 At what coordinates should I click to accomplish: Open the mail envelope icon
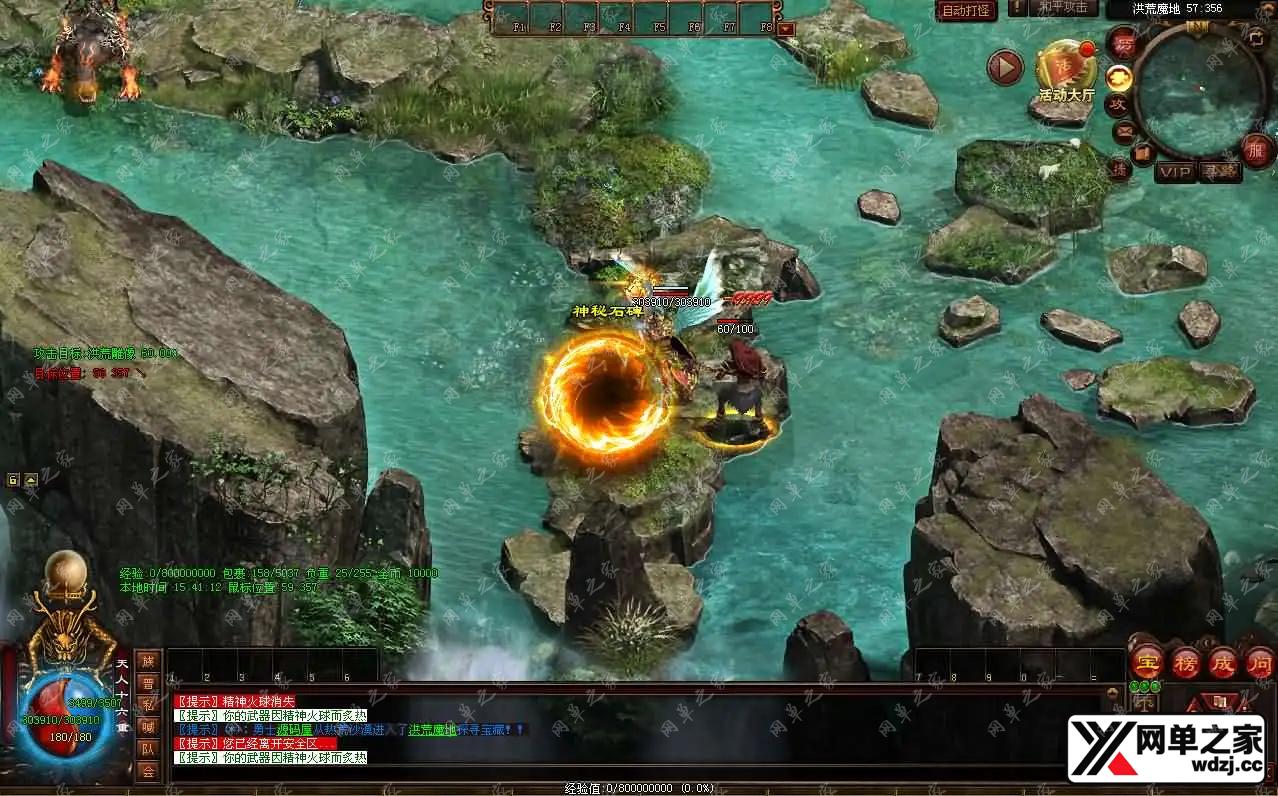[x=1124, y=130]
